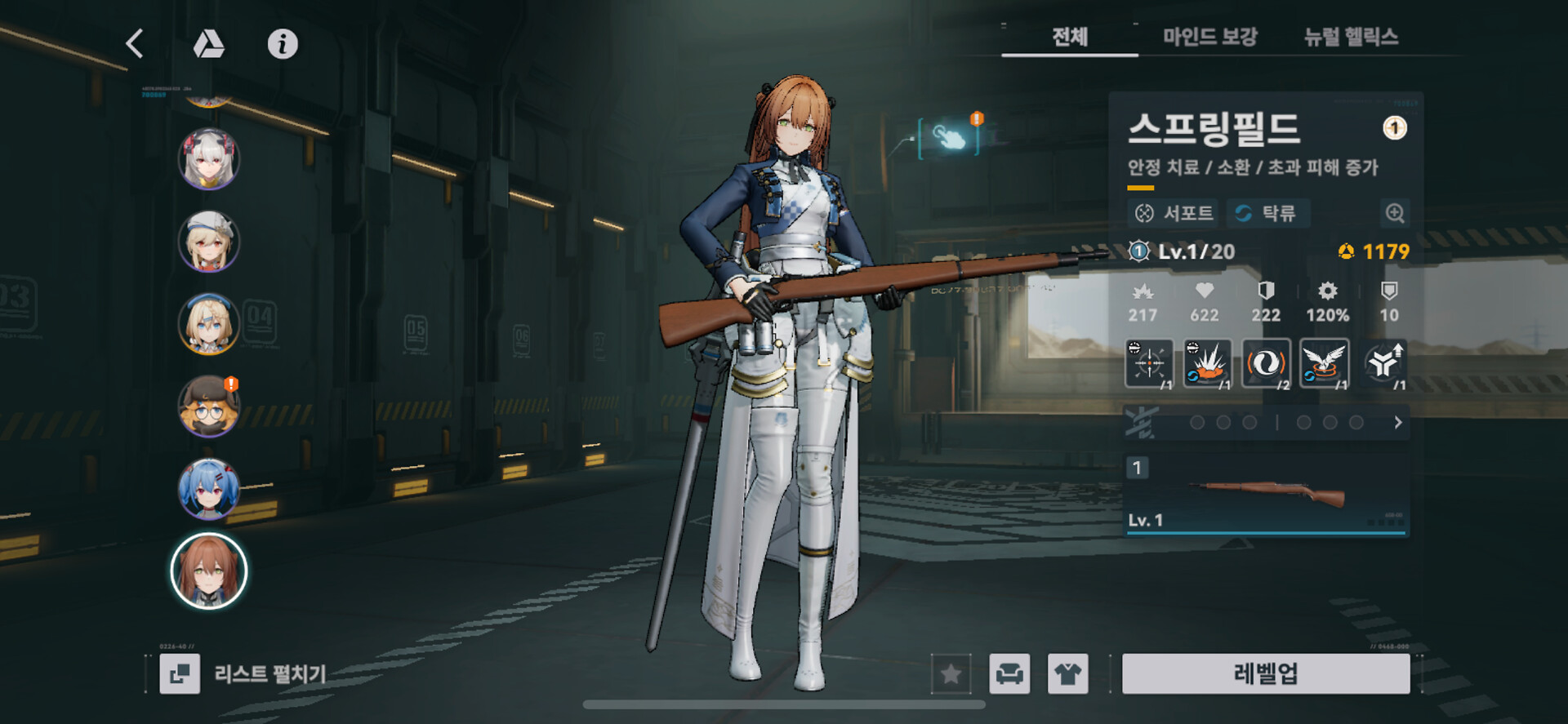Choose the blue-haired doll portrait
The height and width of the screenshot is (724, 1568).
208,489
